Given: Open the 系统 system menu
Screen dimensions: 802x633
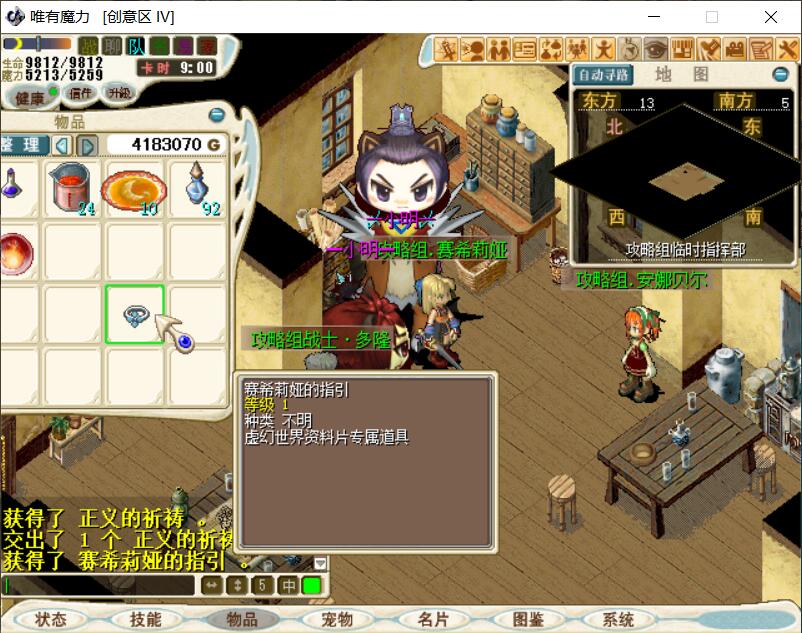Looking at the screenshot, I should [x=618, y=619].
